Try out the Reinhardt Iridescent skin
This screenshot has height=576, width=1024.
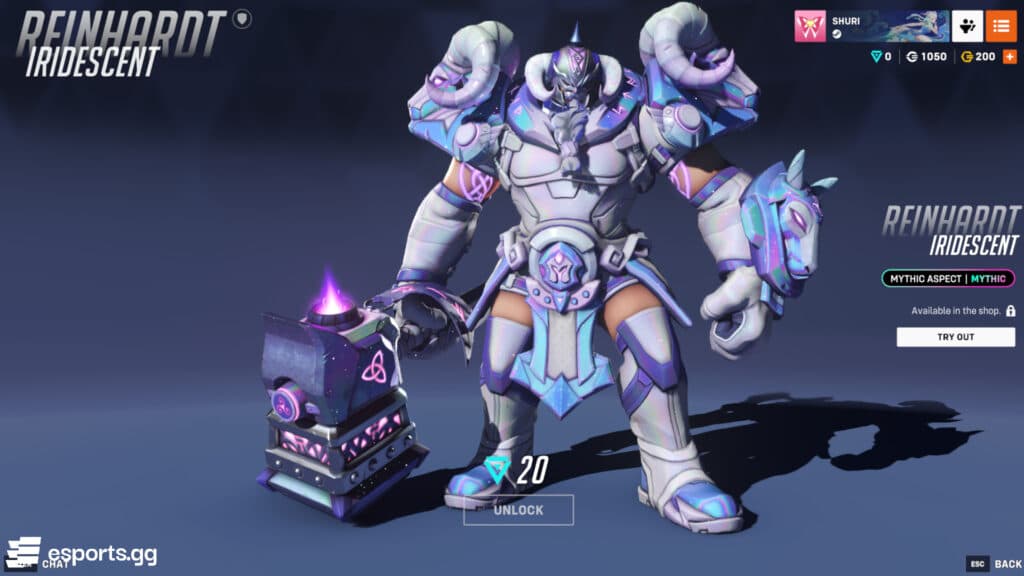tap(955, 337)
